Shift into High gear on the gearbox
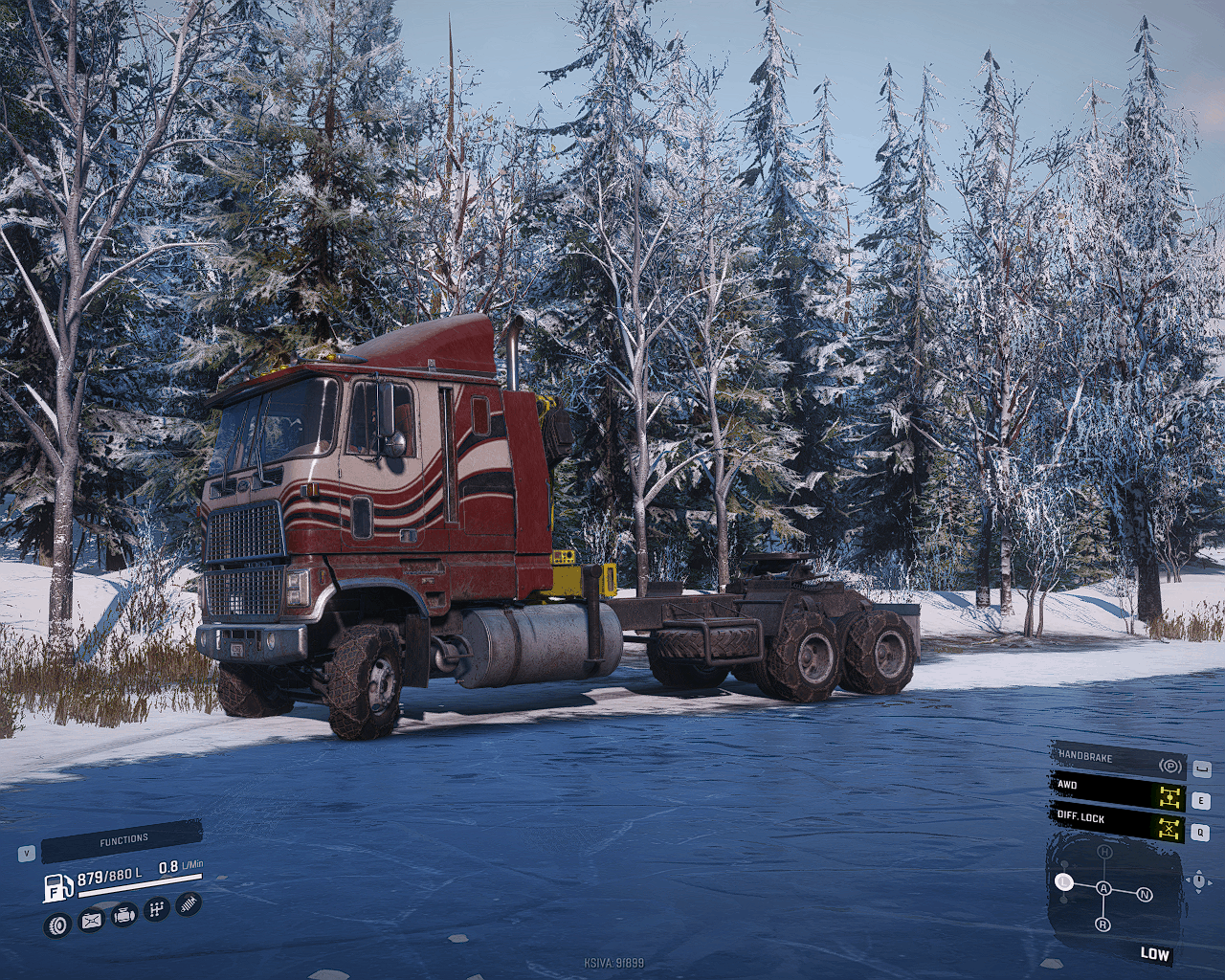Viewport: 1225px width, 980px height. (x=1104, y=852)
